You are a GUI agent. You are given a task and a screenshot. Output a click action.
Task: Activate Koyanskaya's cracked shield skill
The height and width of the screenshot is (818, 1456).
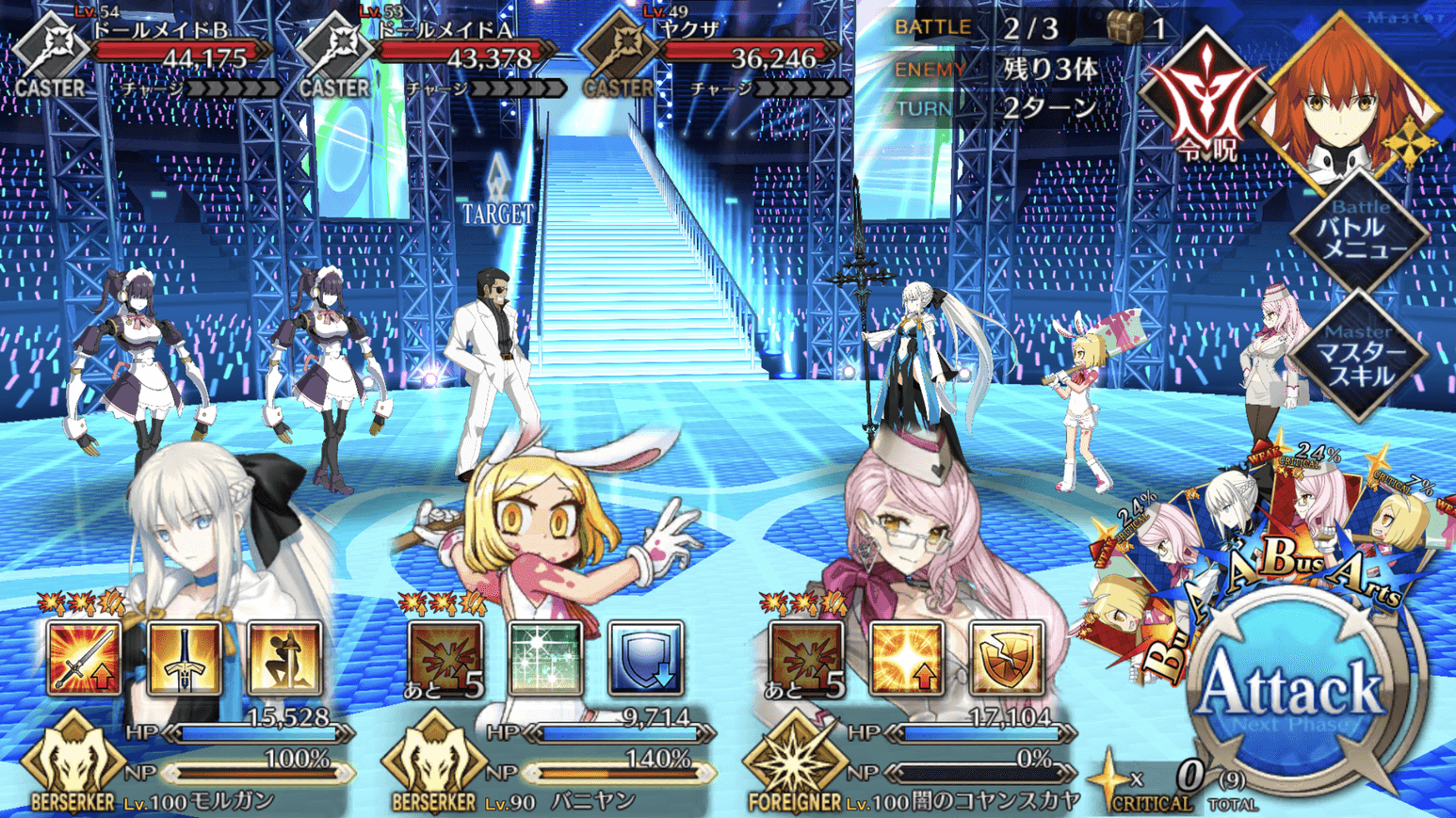pyautogui.click(x=1006, y=658)
